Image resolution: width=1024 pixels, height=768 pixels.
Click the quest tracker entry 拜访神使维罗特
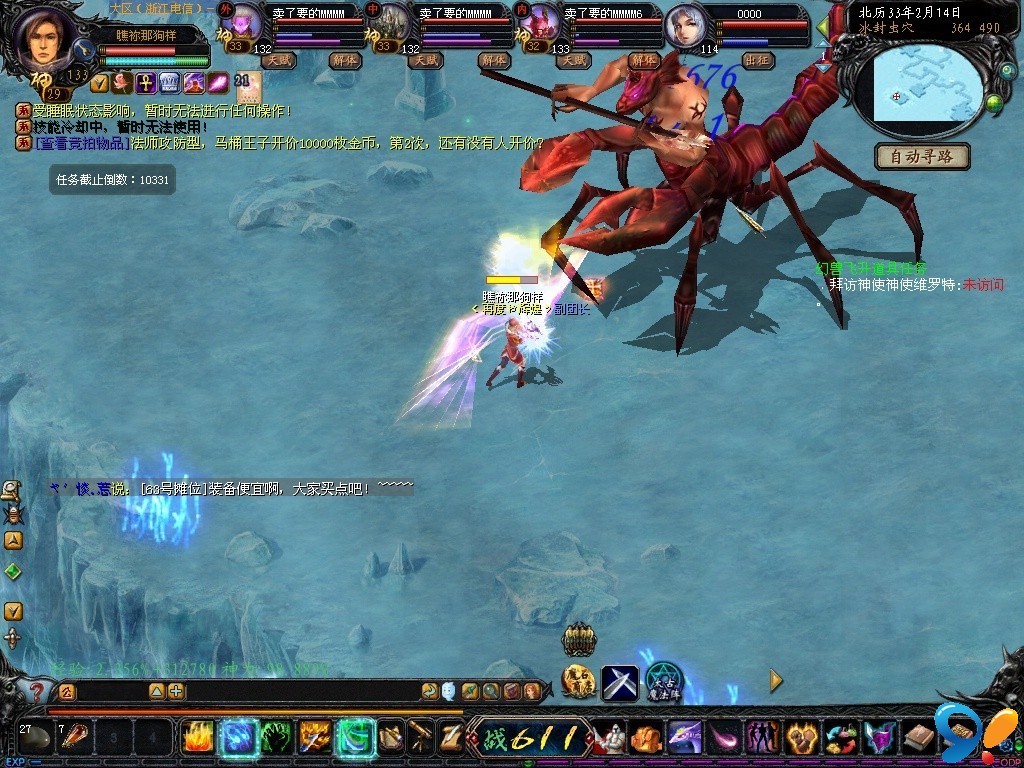coord(895,285)
